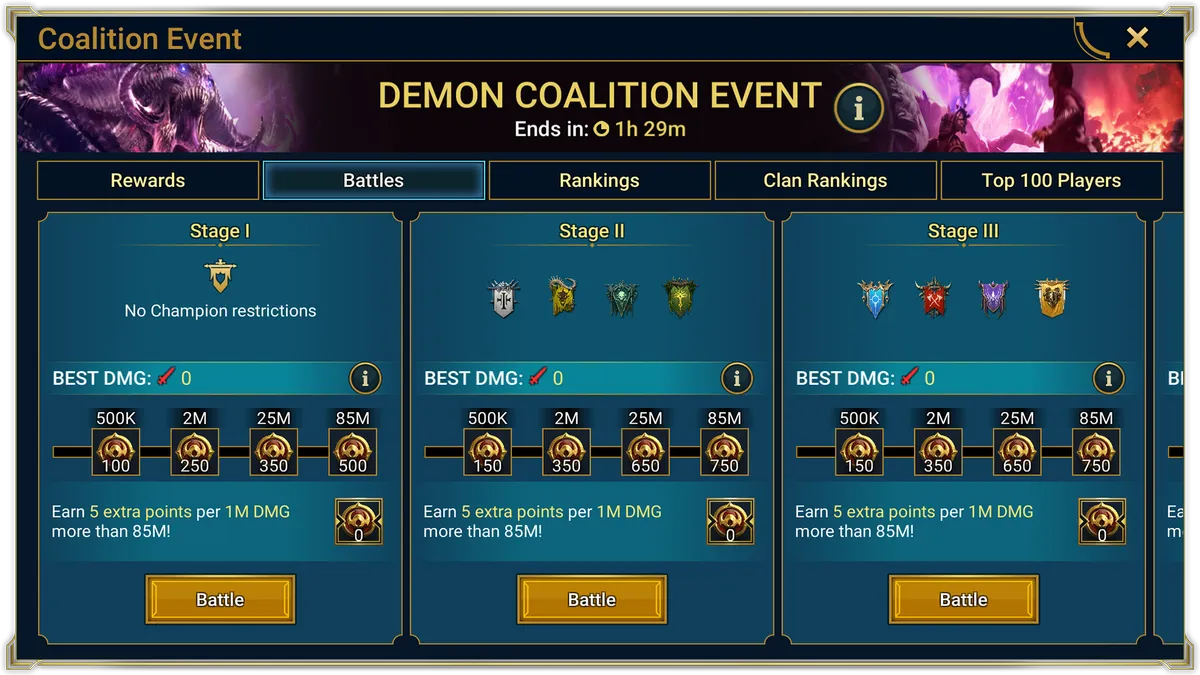
Task: Show Stage II best damage info
Action: (737, 378)
